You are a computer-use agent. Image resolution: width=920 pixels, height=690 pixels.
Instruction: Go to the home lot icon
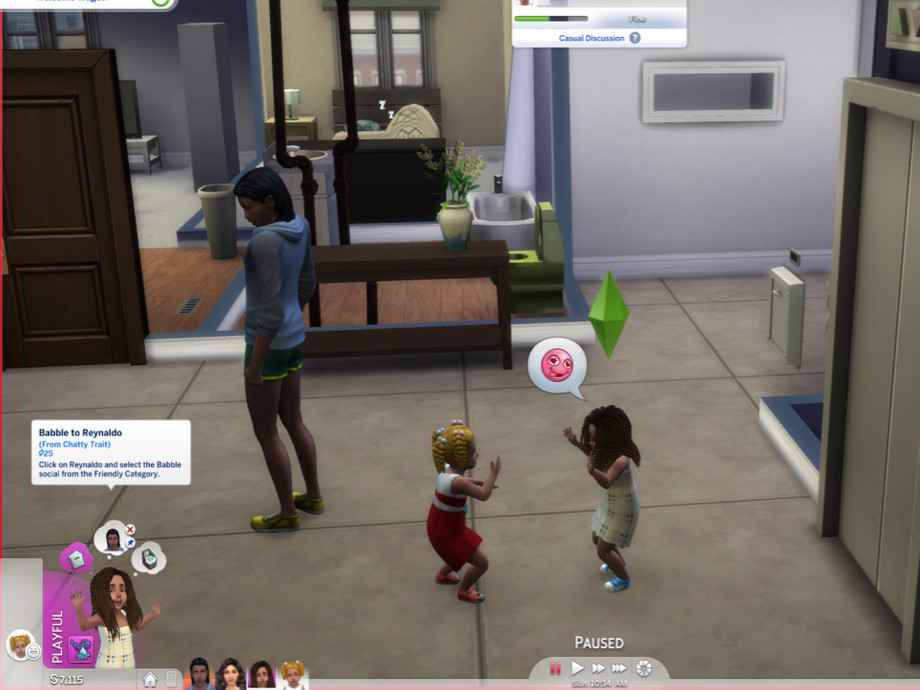150,680
